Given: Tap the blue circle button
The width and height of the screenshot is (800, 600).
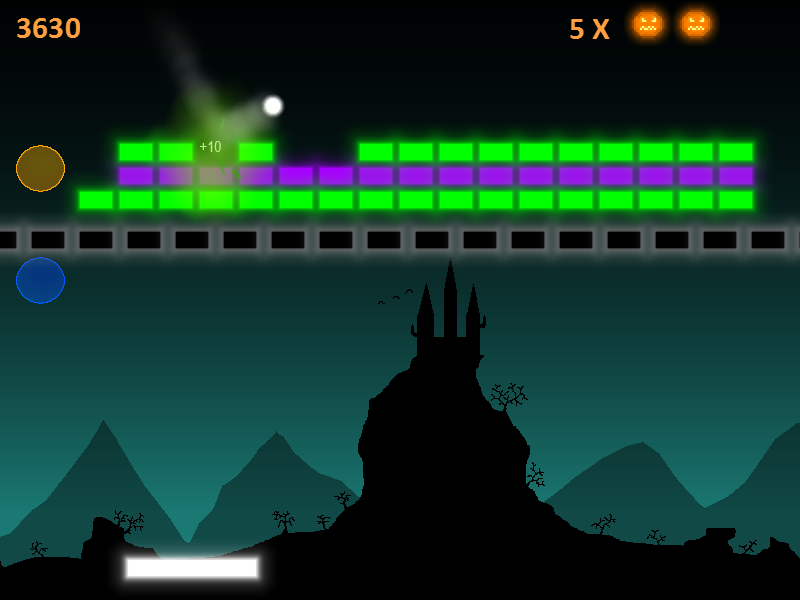Looking at the screenshot, I should pos(40,280).
